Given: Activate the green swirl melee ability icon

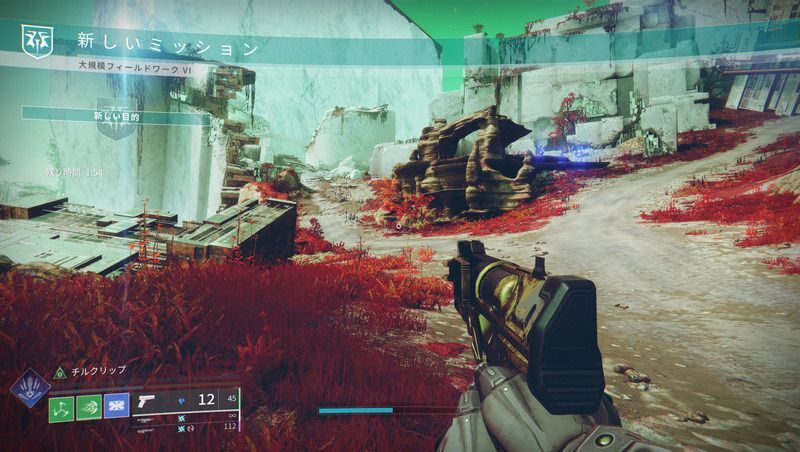Looking at the screenshot, I should click(x=89, y=406).
